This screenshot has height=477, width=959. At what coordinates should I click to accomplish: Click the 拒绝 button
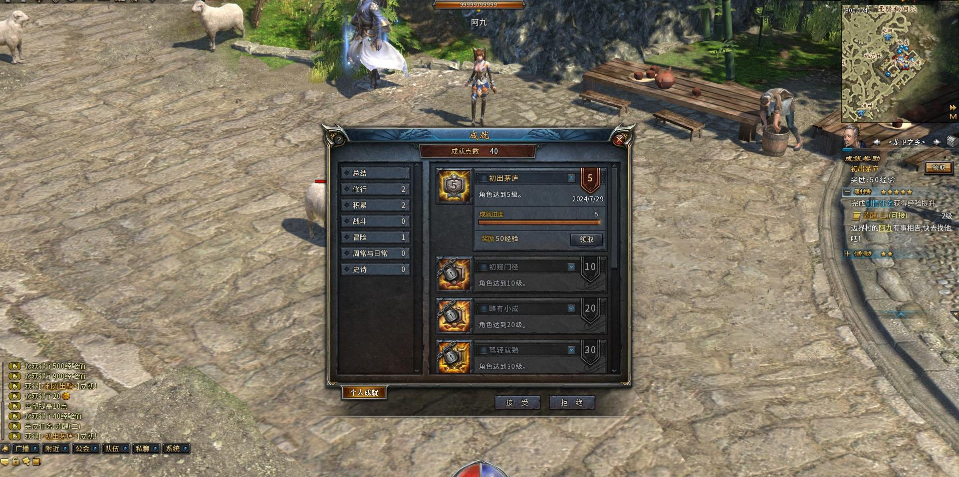[573, 402]
